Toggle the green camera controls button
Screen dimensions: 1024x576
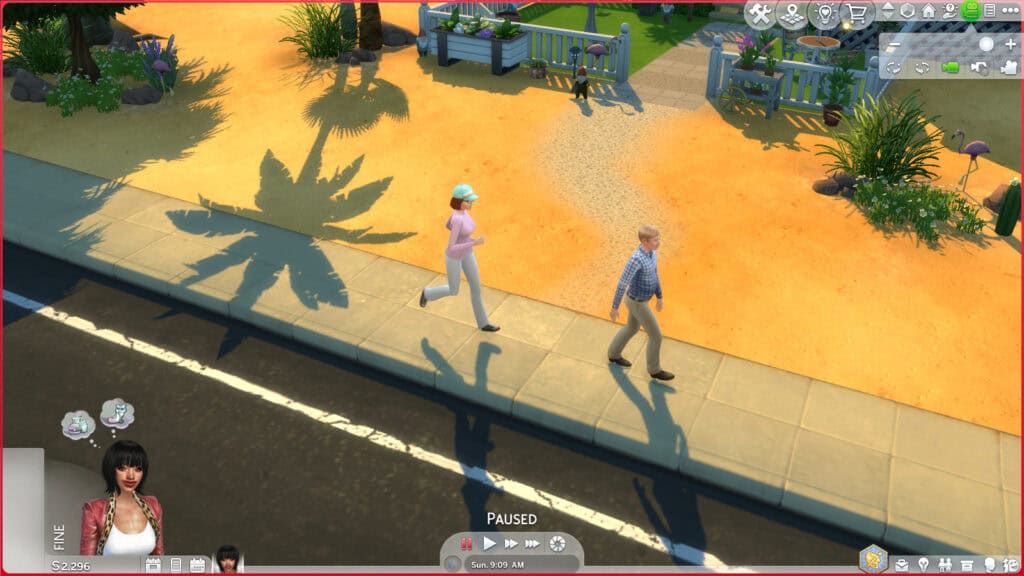pos(970,11)
